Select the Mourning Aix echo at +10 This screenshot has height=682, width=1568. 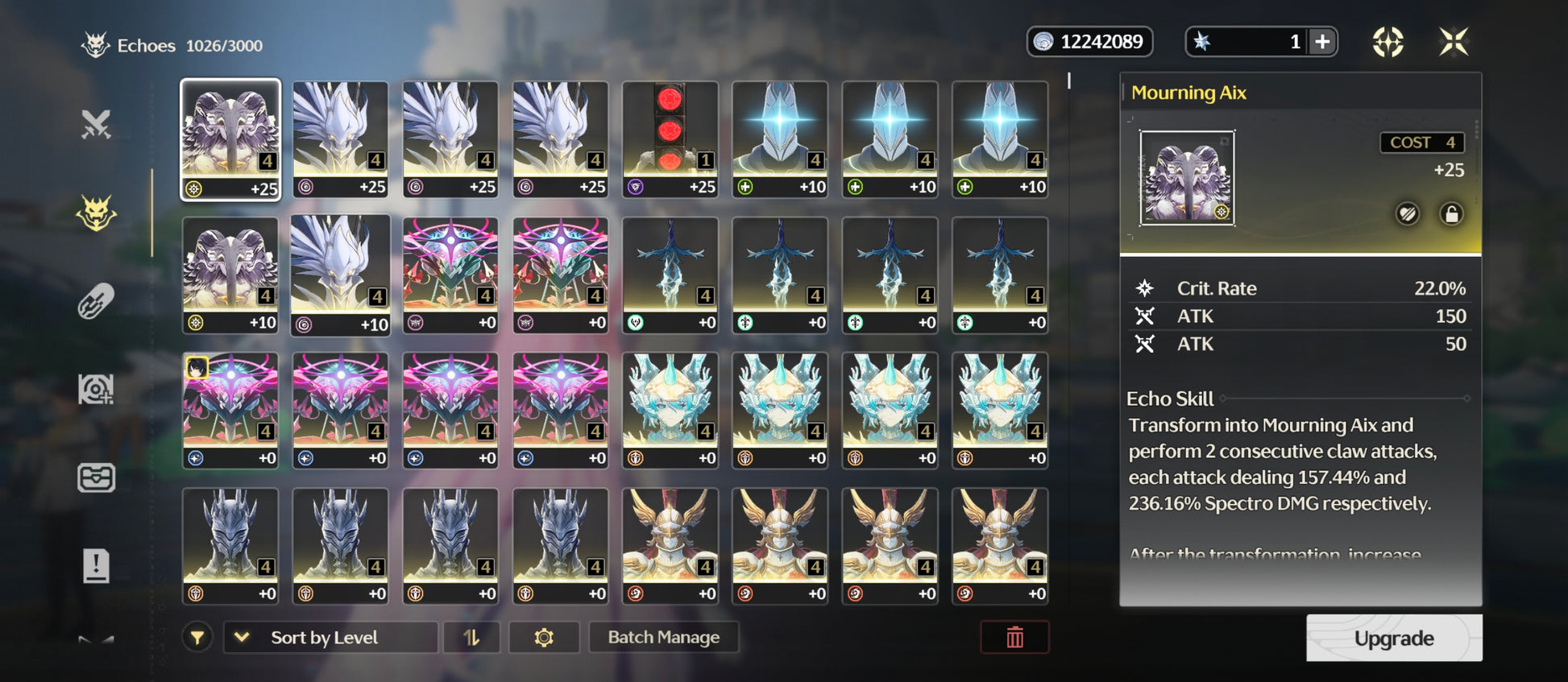click(x=230, y=275)
